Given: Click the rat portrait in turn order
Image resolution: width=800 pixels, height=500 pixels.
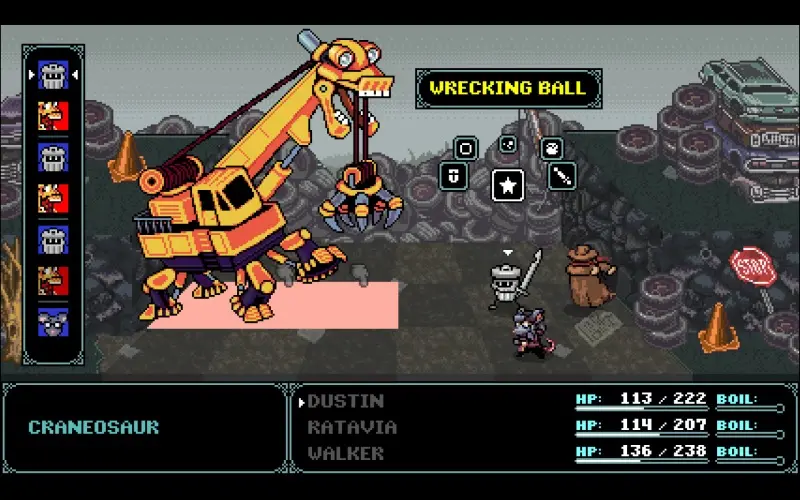Looking at the screenshot, I should click(53, 322).
